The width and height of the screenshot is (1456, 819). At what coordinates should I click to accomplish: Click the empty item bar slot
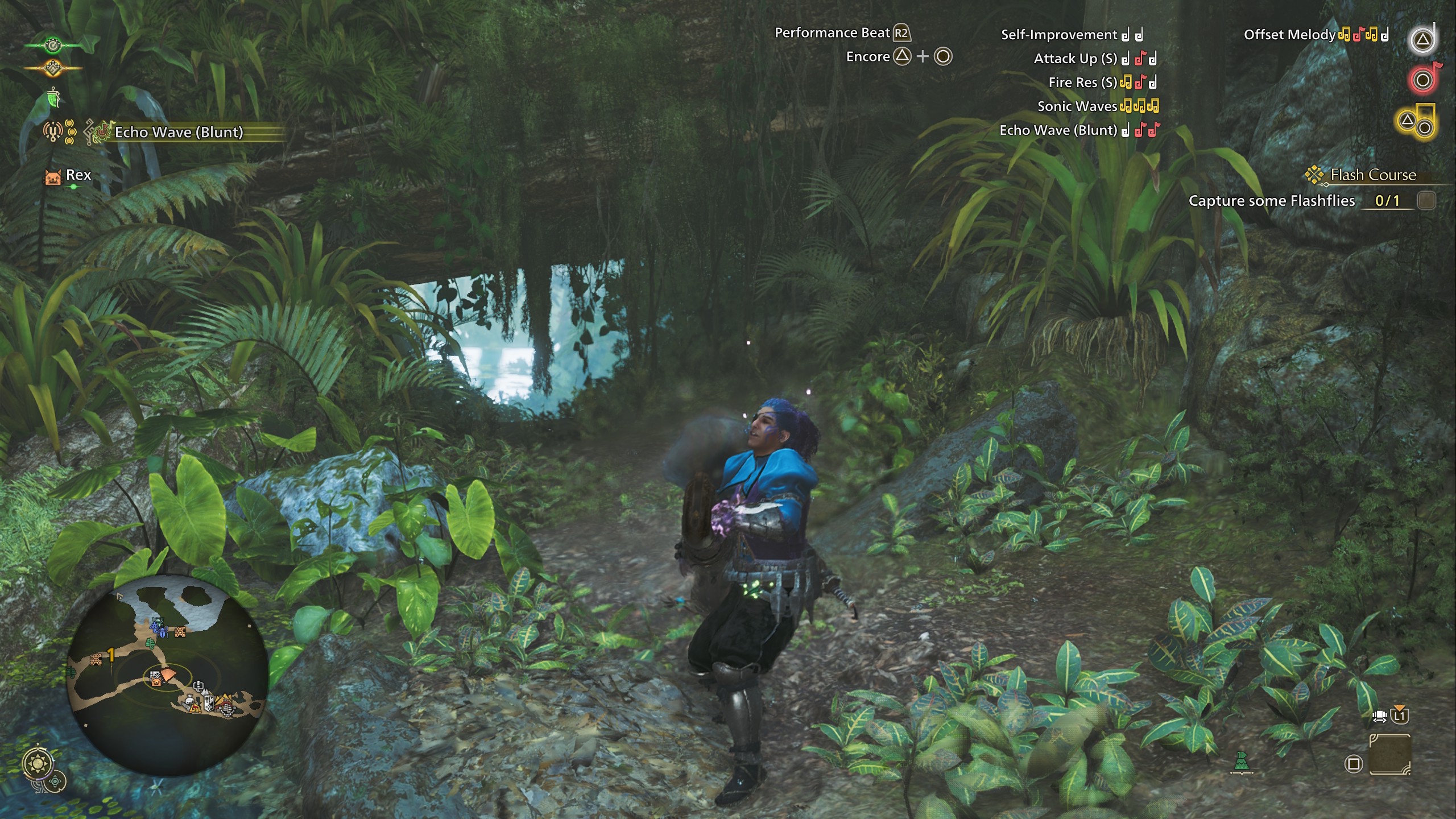[1389, 754]
